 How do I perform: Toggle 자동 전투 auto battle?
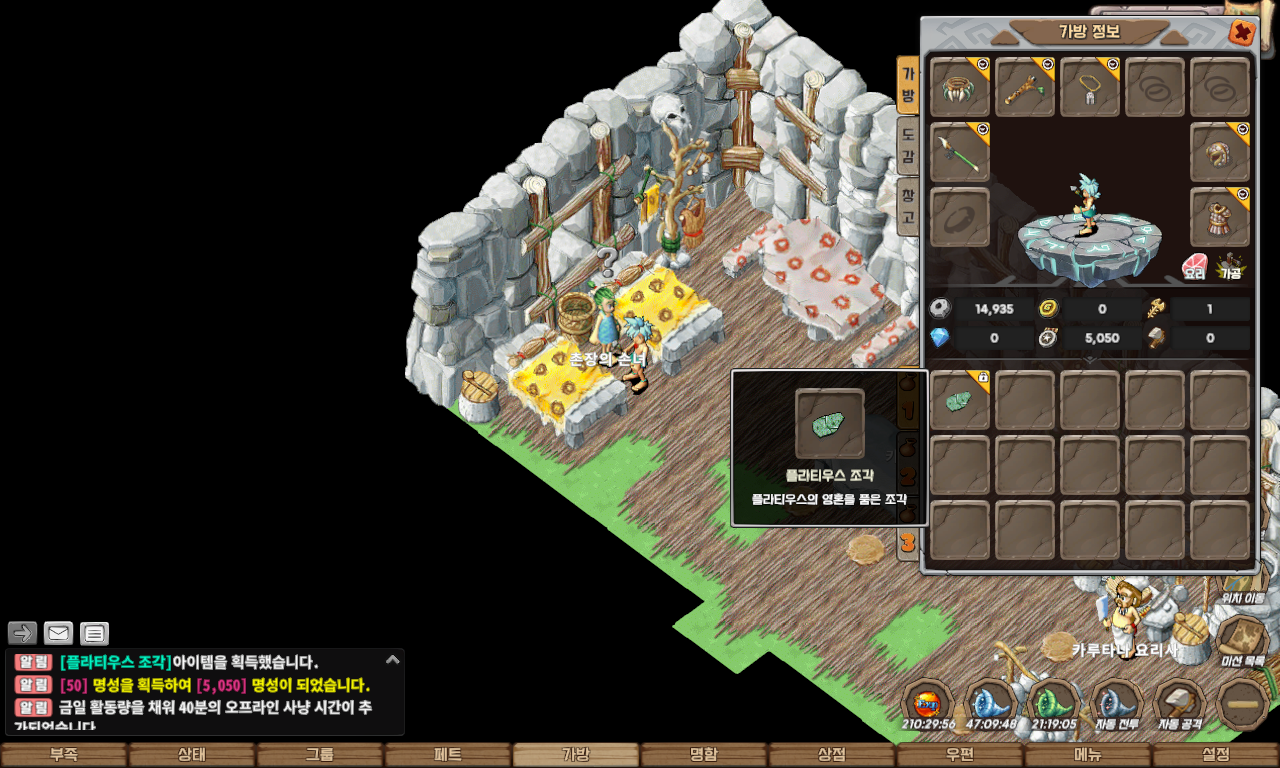point(1116,703)
